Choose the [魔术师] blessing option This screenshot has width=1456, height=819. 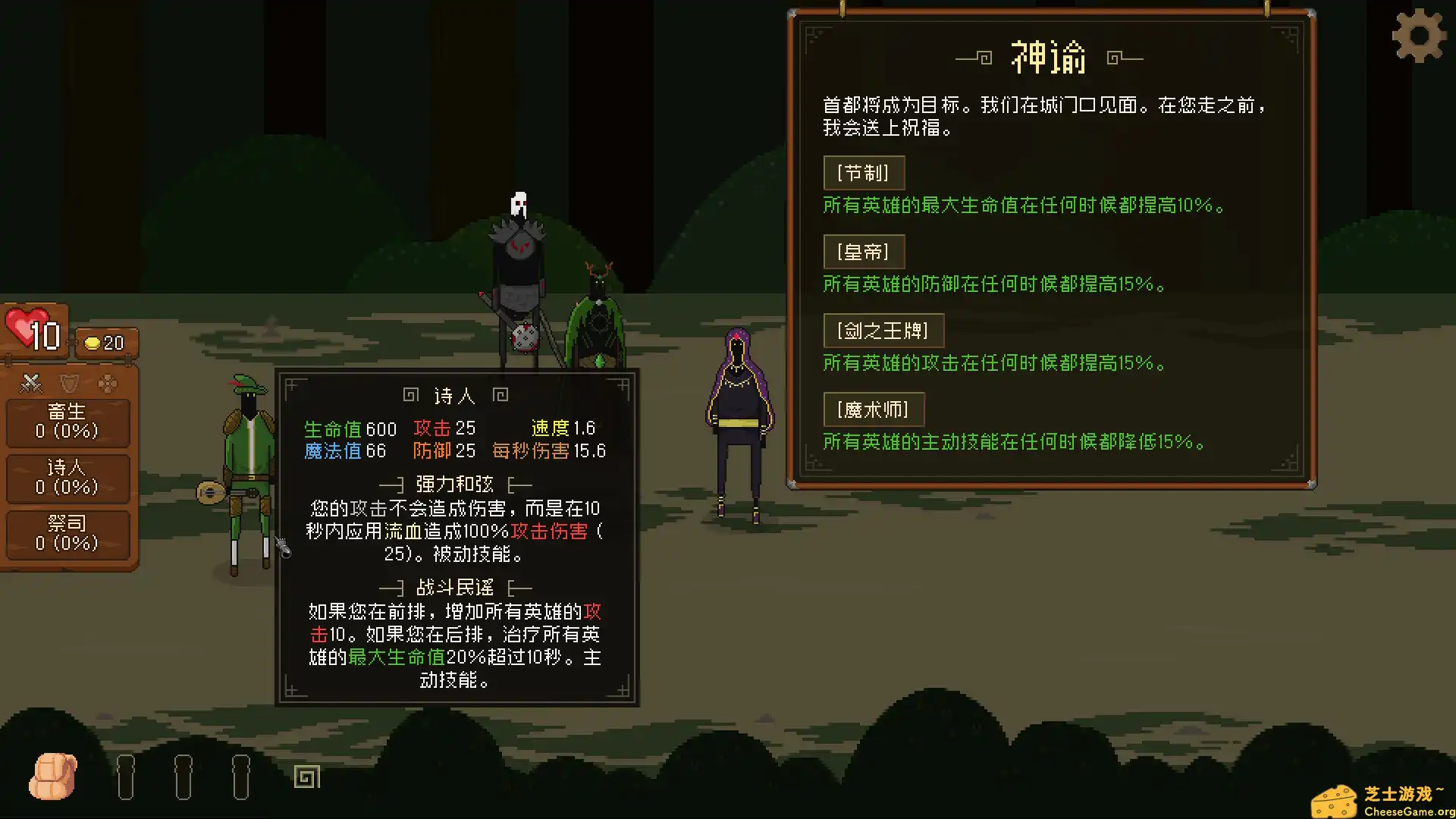point(874,409)
